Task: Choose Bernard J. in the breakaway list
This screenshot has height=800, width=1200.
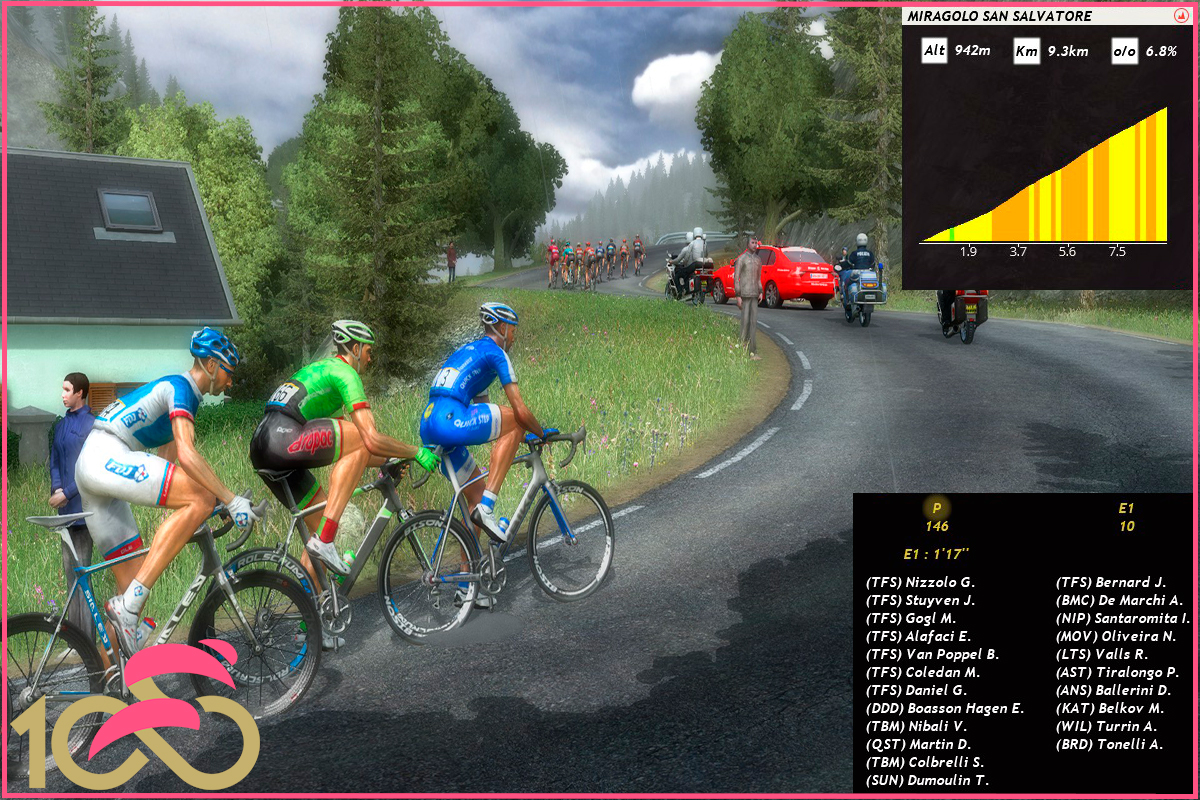Action: (x=1111, y=582)
